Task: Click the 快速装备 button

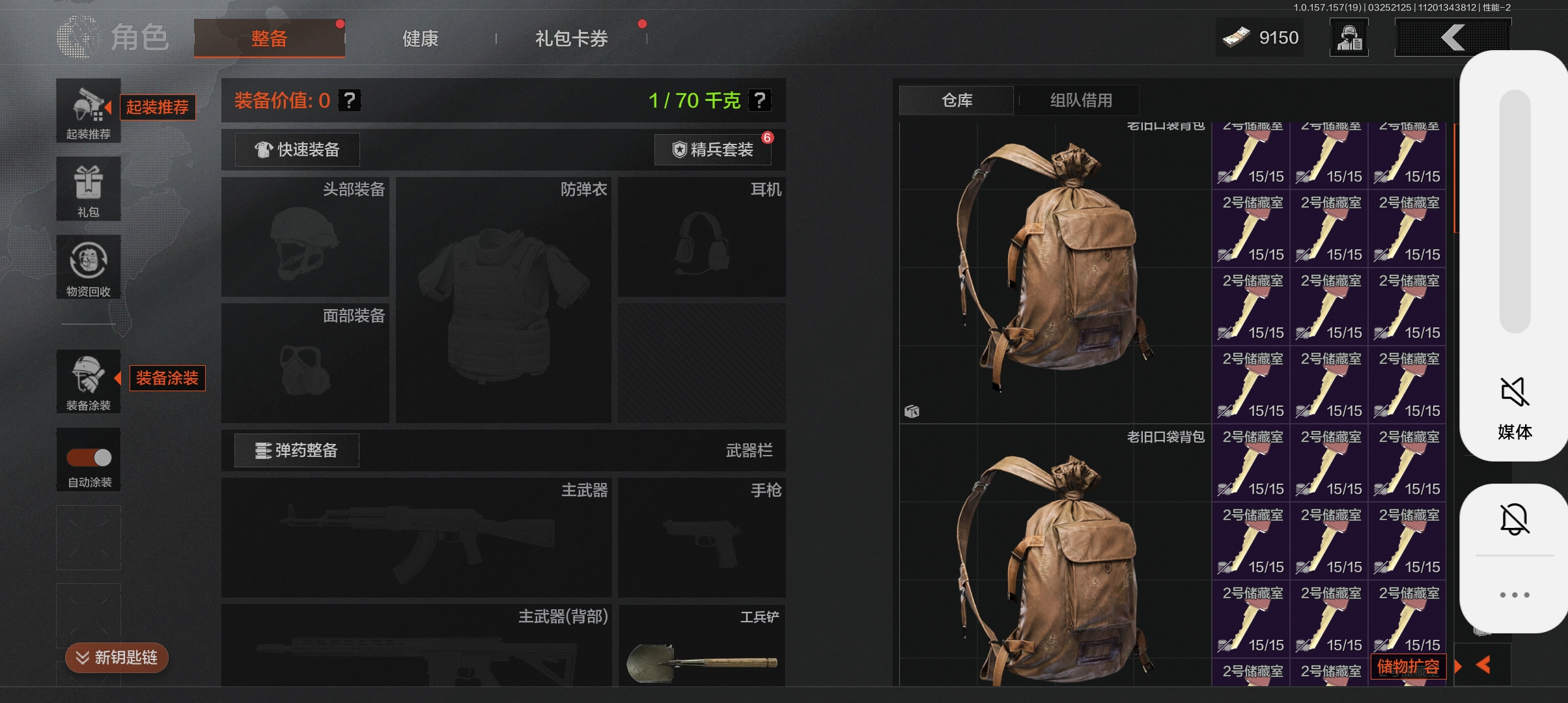Action: click(297, 150)
